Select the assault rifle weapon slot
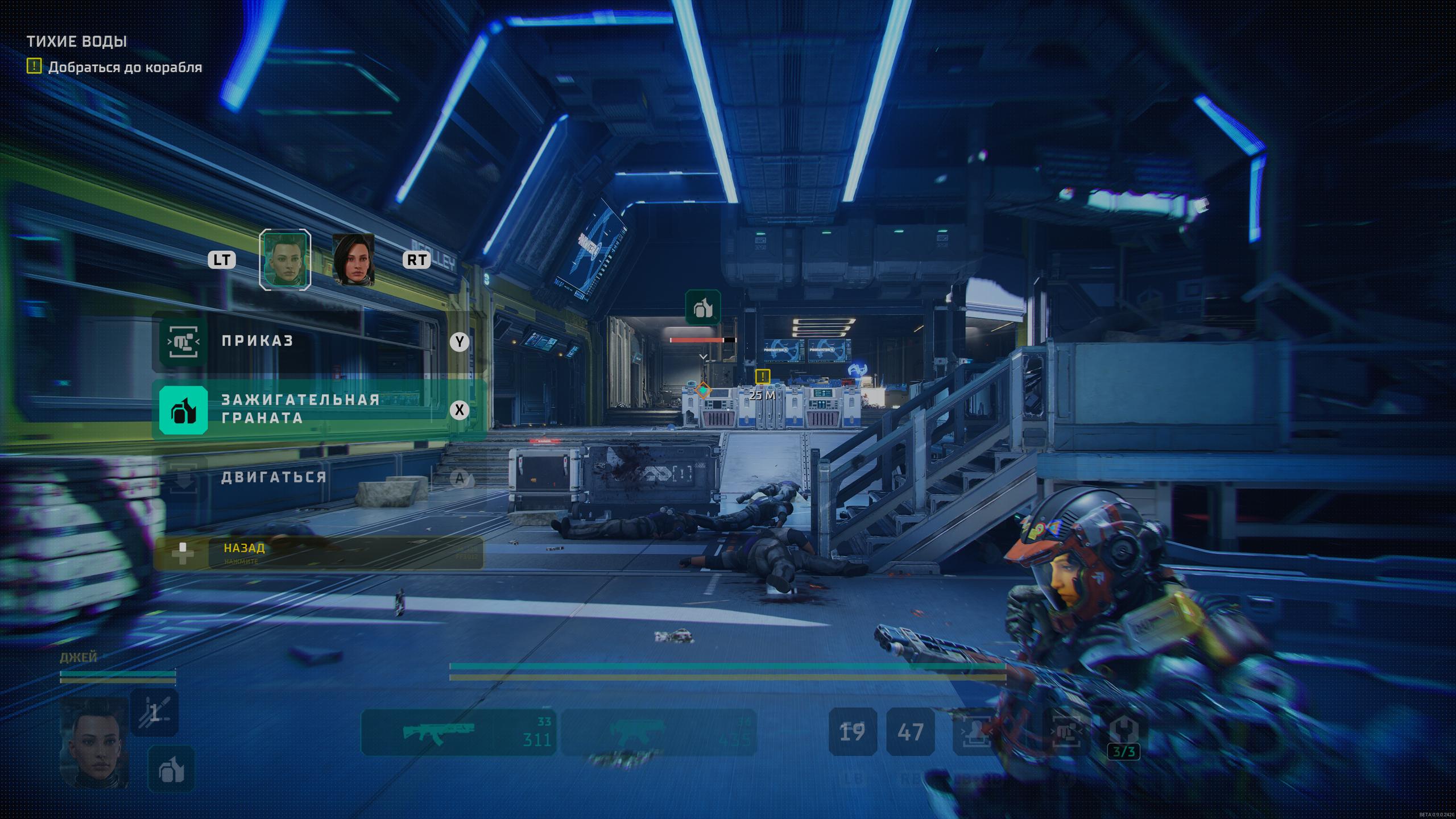Screen dimensions: 1456x819 click(x=458, y=732)
